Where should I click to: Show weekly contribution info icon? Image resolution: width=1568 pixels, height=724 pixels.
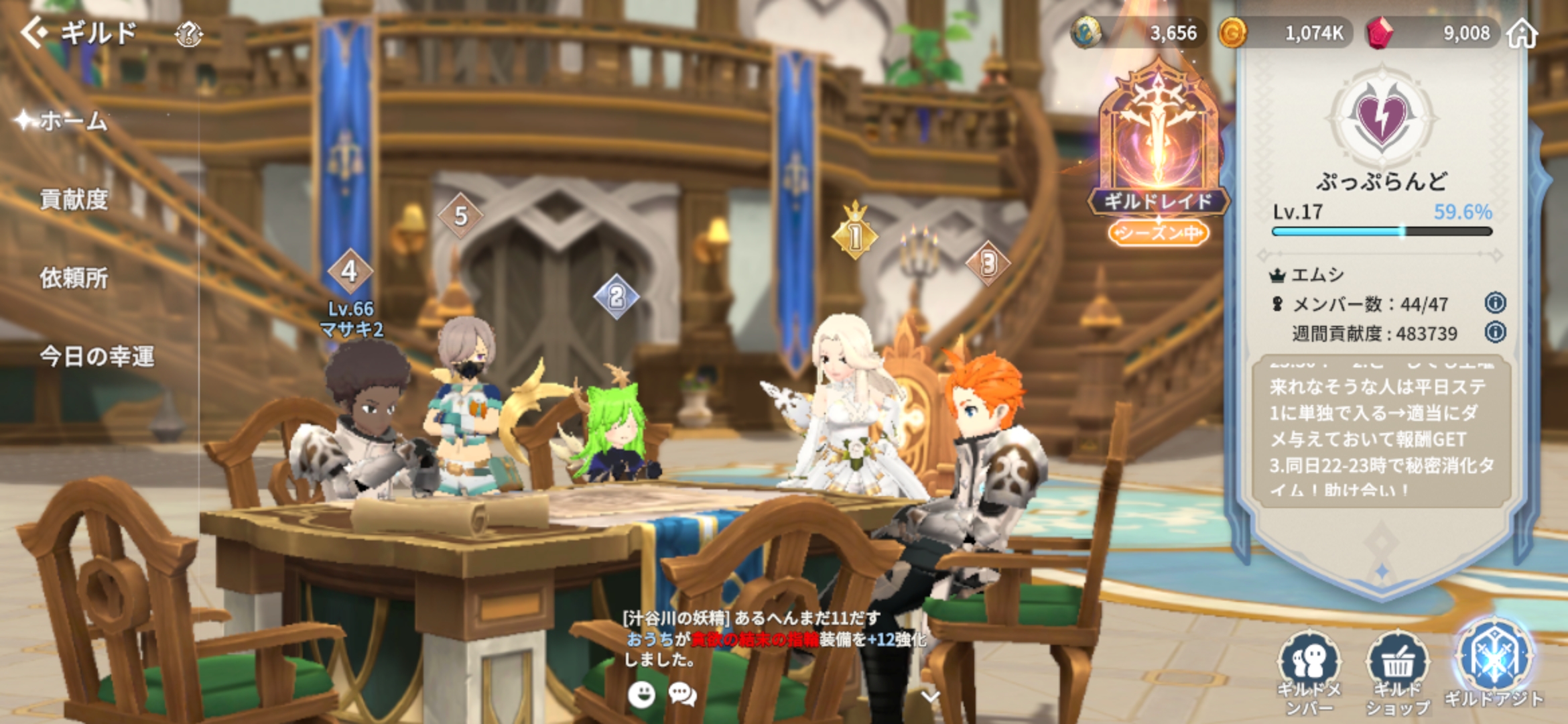pyautogui.click(x=1495, y=333)
